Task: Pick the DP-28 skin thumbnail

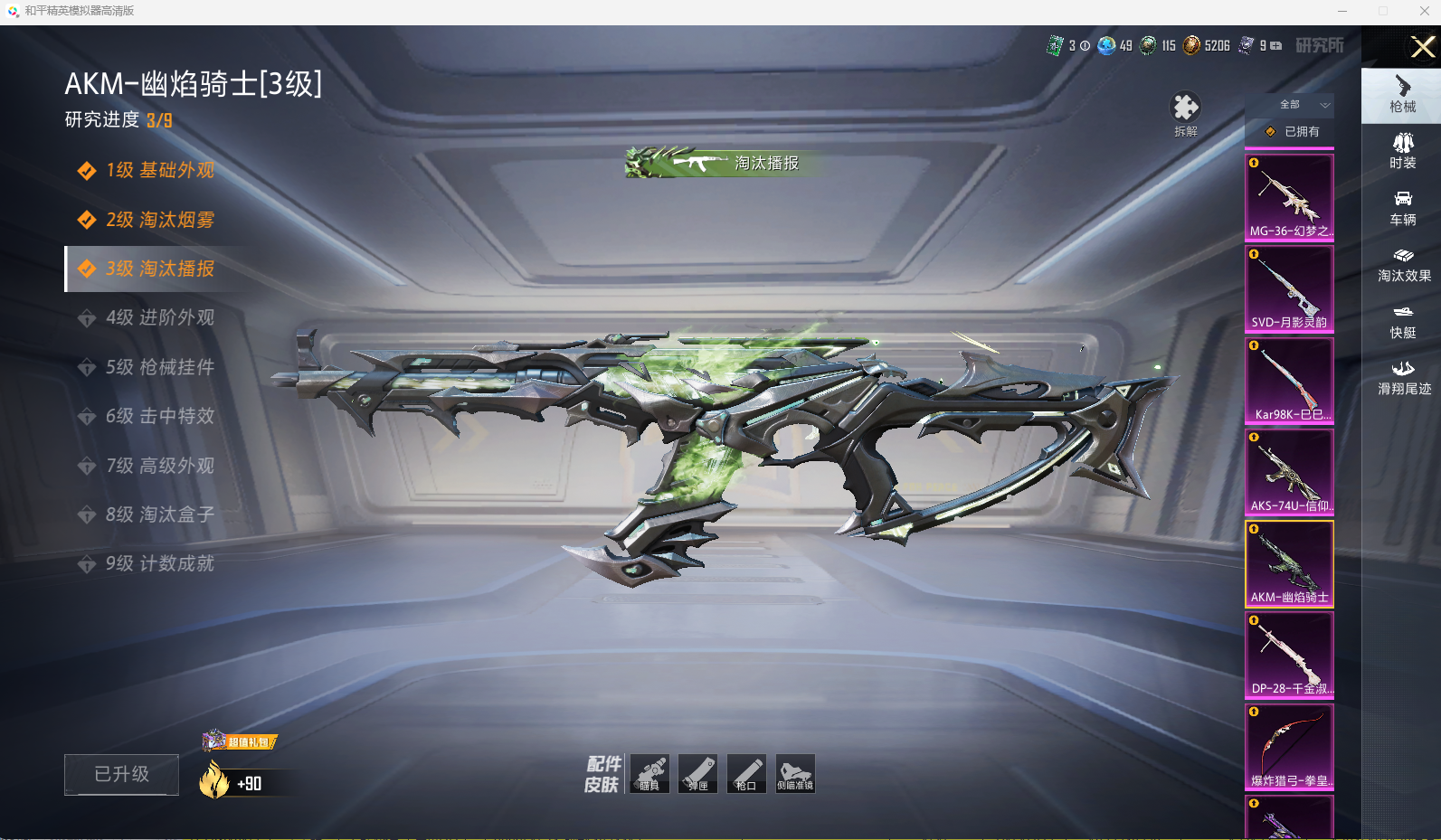Action: click(1289, 655)
